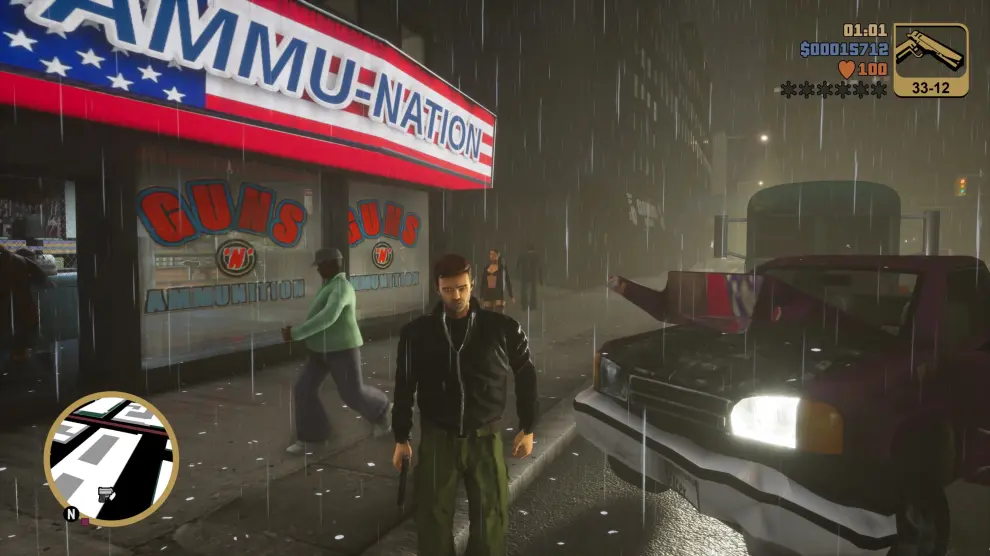This screenshot has height=556, width=990.
Task: Click the gun shop marker on minimap
Action: [106, 494]
